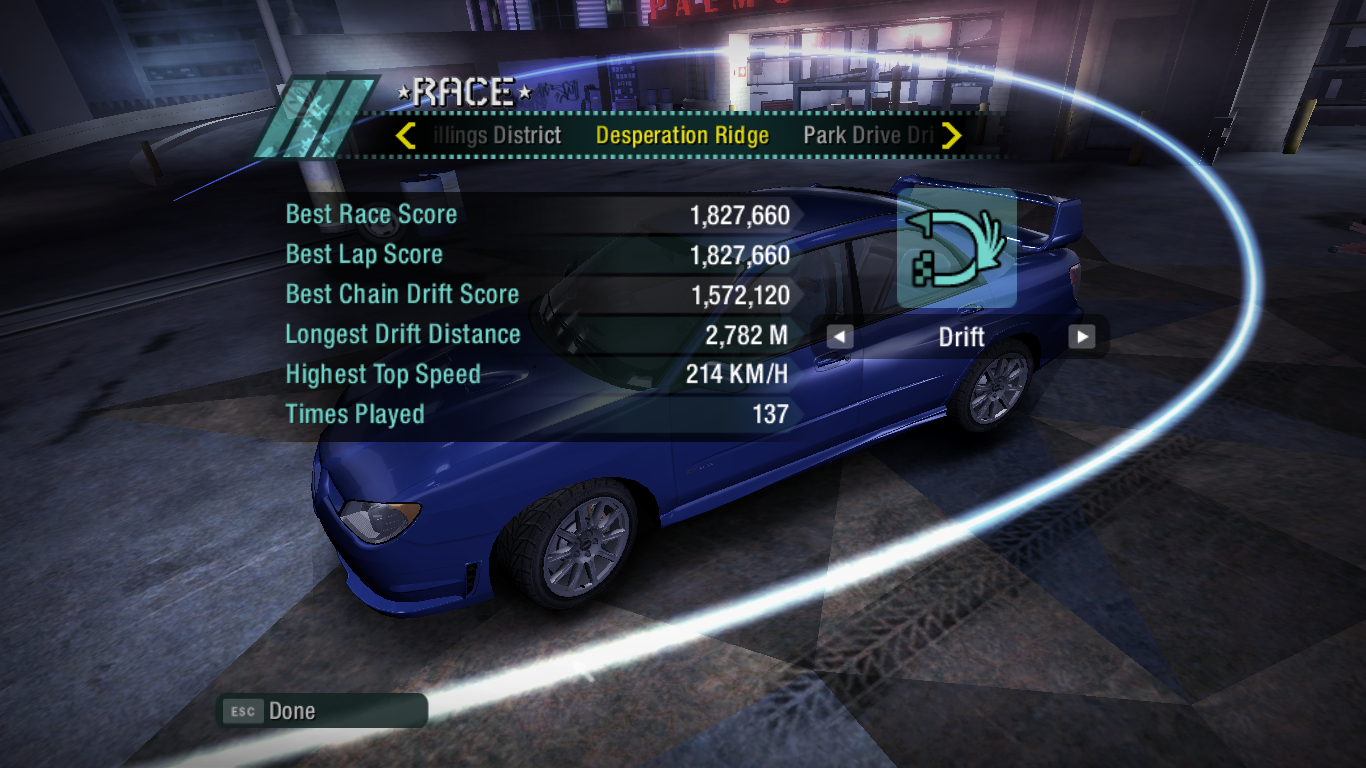1366x768 pixels.
Task: Click the left arrow beside Drift mode
Action: [840, 337]
